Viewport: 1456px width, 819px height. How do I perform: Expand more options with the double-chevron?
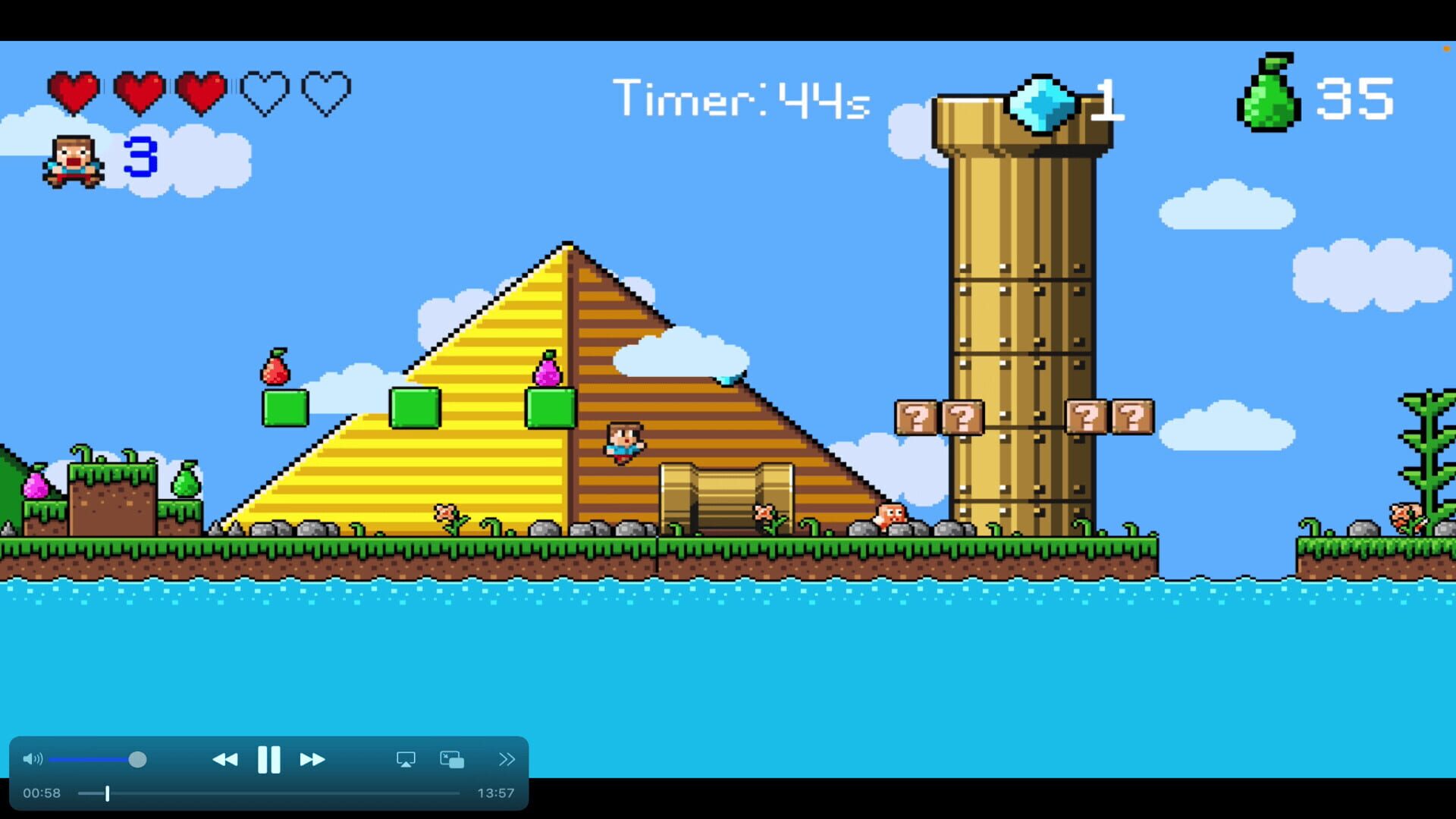(507, 759)
